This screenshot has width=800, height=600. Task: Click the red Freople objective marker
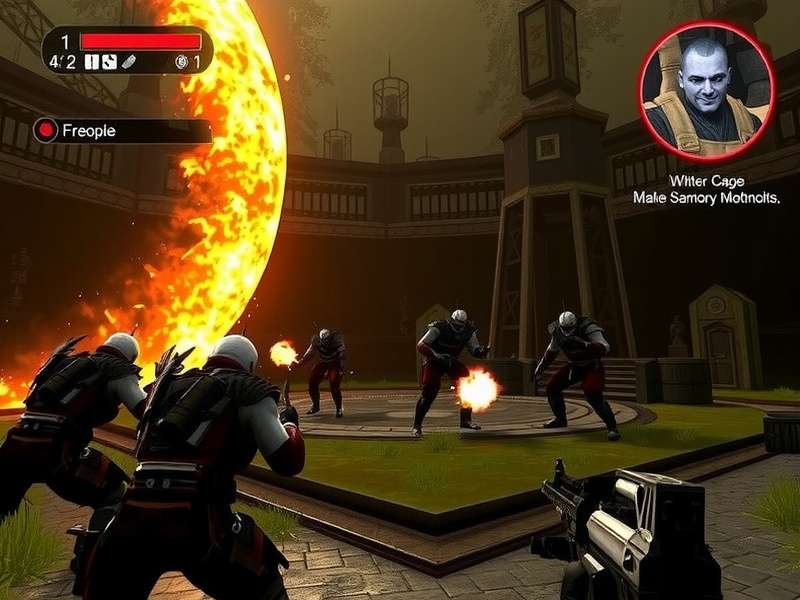(x=46, y=130)
